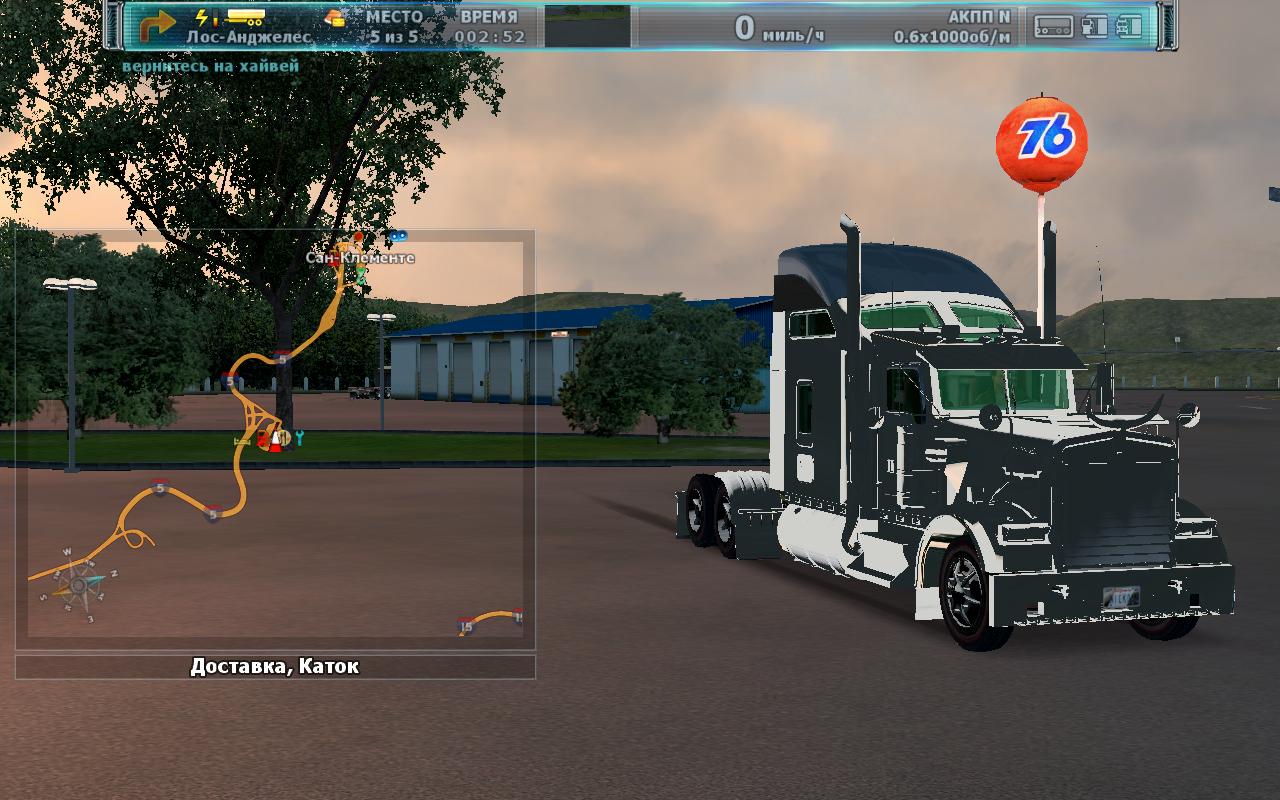This screenshot has width=1280, height=800.
Task: Click the turn-right navigation arrow icon
Action: 156,24
